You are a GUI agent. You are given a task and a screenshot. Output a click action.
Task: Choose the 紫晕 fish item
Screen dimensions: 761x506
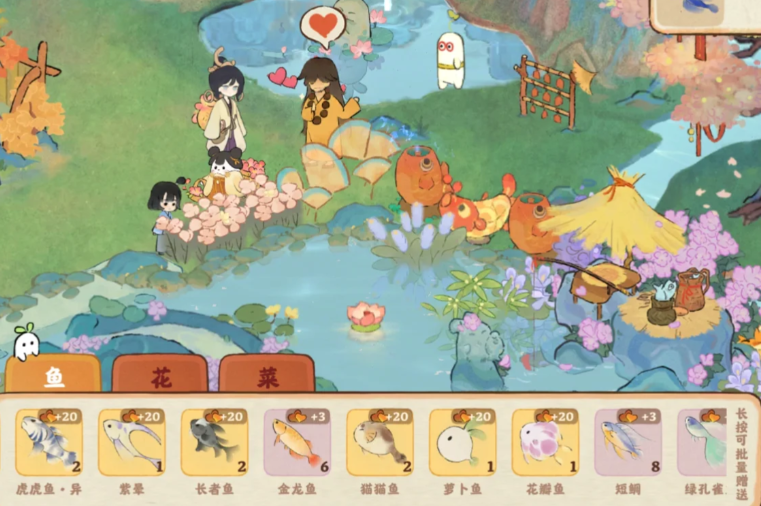coord(131,443)
